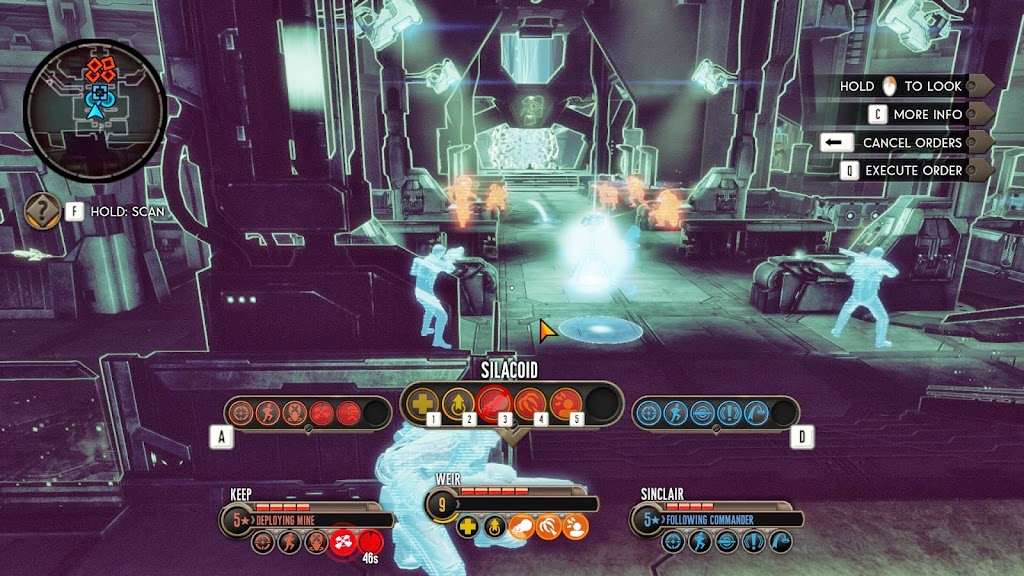Click the red crosshair icon under Keep's bar
This screenshot has height=576, width=1024.
(262, 542)
